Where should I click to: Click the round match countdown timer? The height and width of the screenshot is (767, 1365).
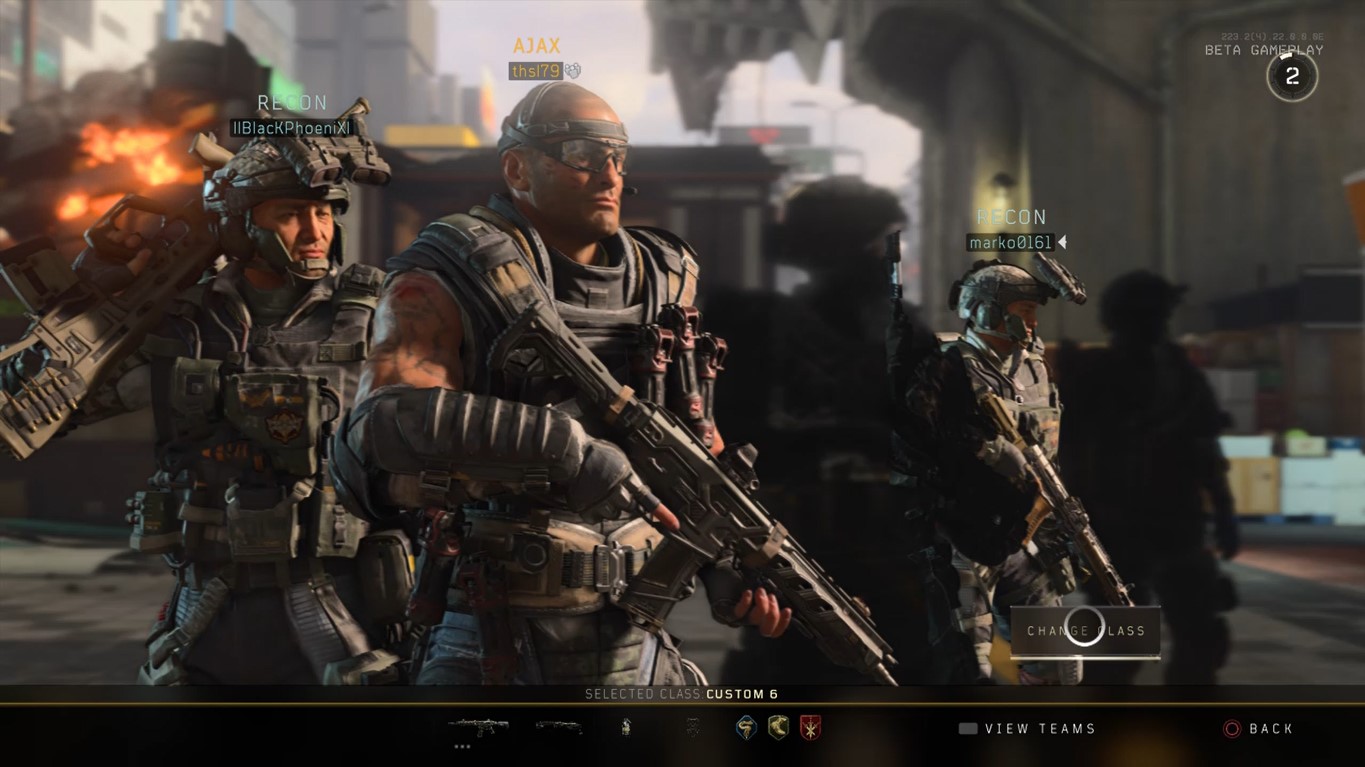[x=1292, y=75]
